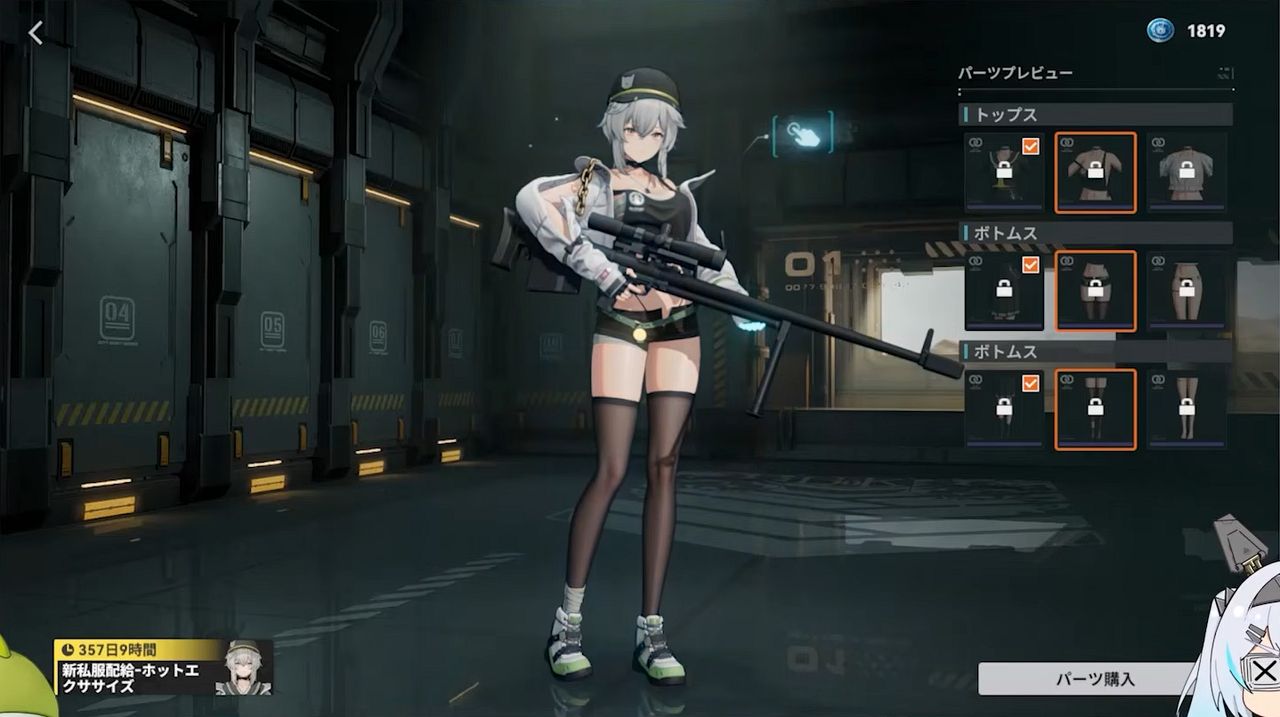Open the blue currency counter showing 1819
This screenshot has width=1280, height=717.
[1186, 31]
